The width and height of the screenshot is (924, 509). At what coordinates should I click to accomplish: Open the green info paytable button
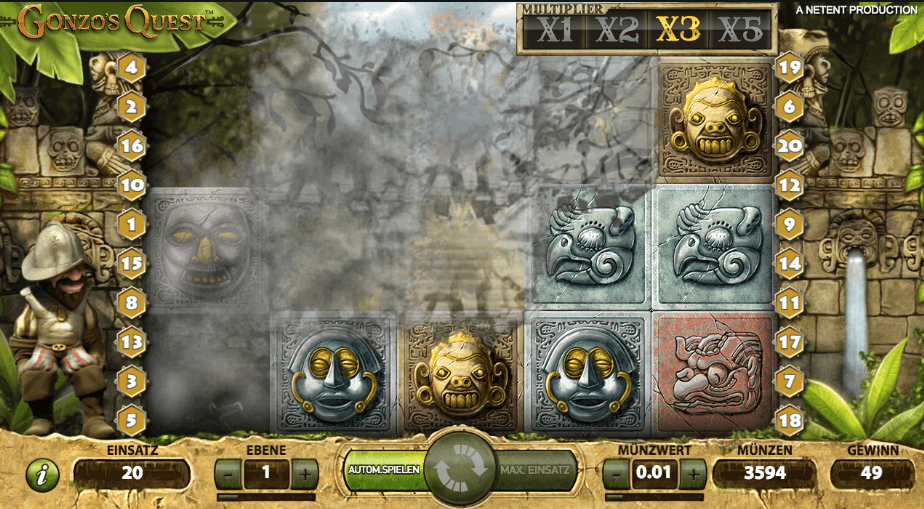[x=42, y=474]
